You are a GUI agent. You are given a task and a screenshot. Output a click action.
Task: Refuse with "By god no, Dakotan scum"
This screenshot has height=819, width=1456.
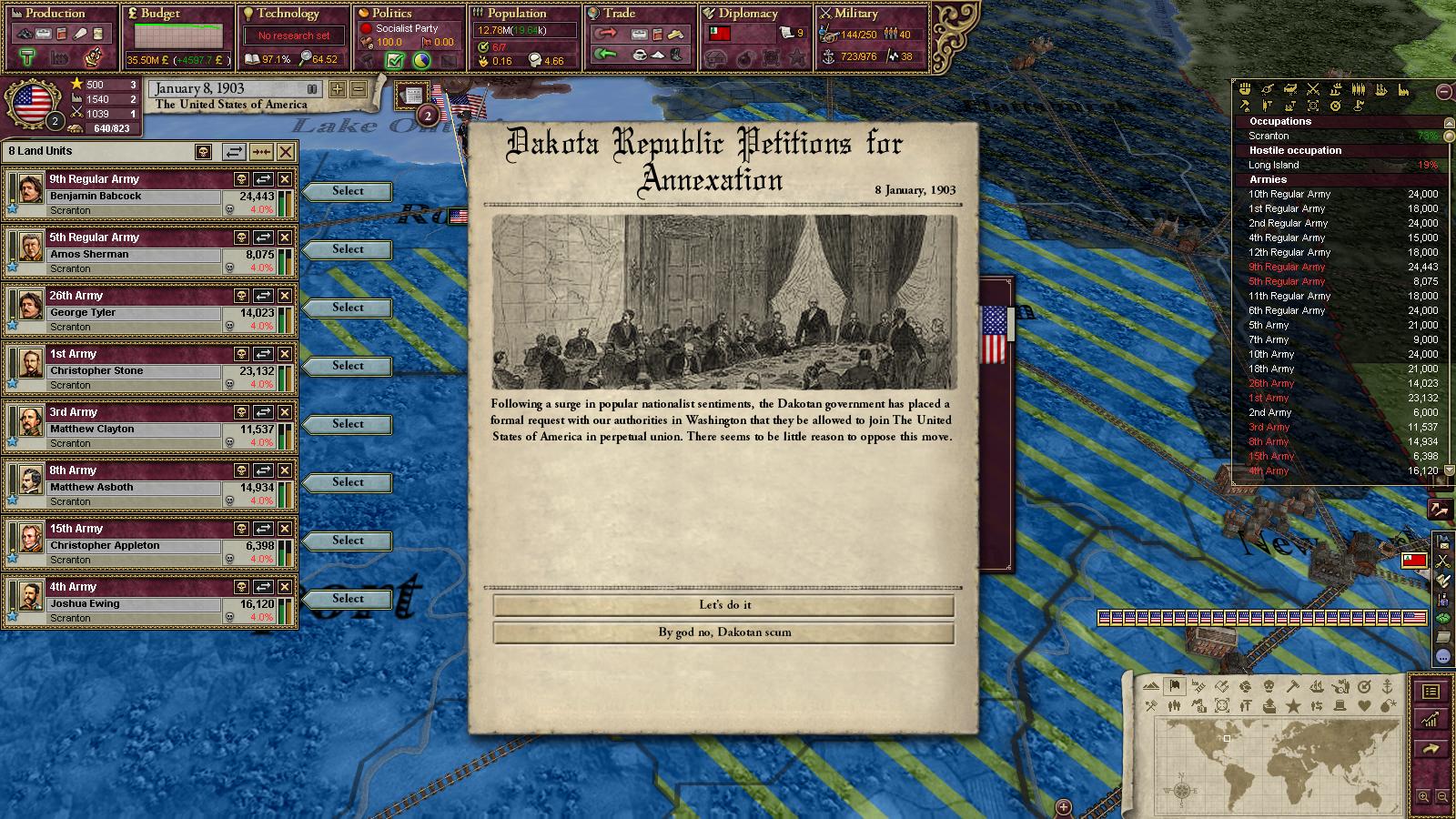724,632
